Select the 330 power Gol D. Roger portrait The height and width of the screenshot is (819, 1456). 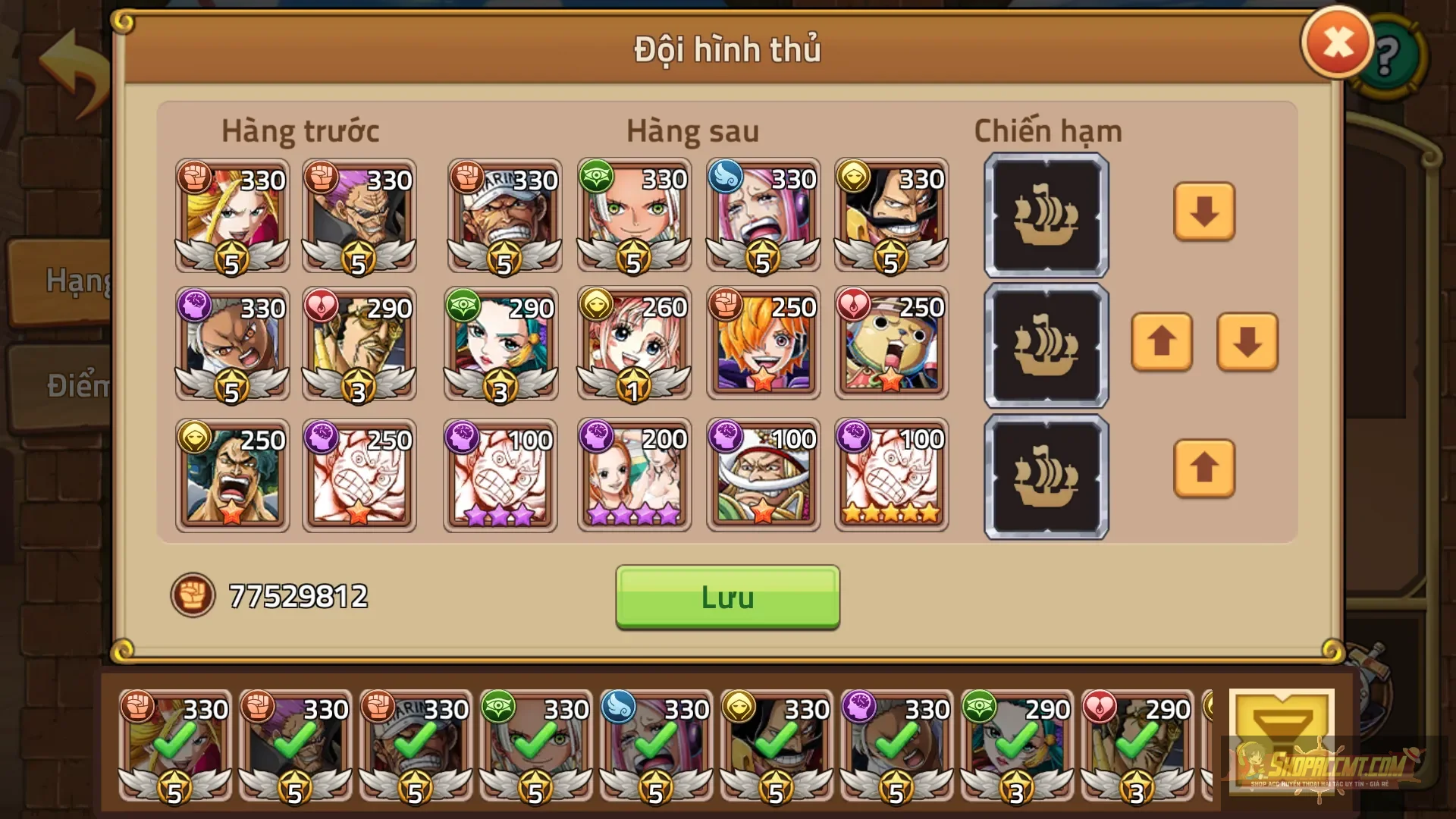[891, 216]
